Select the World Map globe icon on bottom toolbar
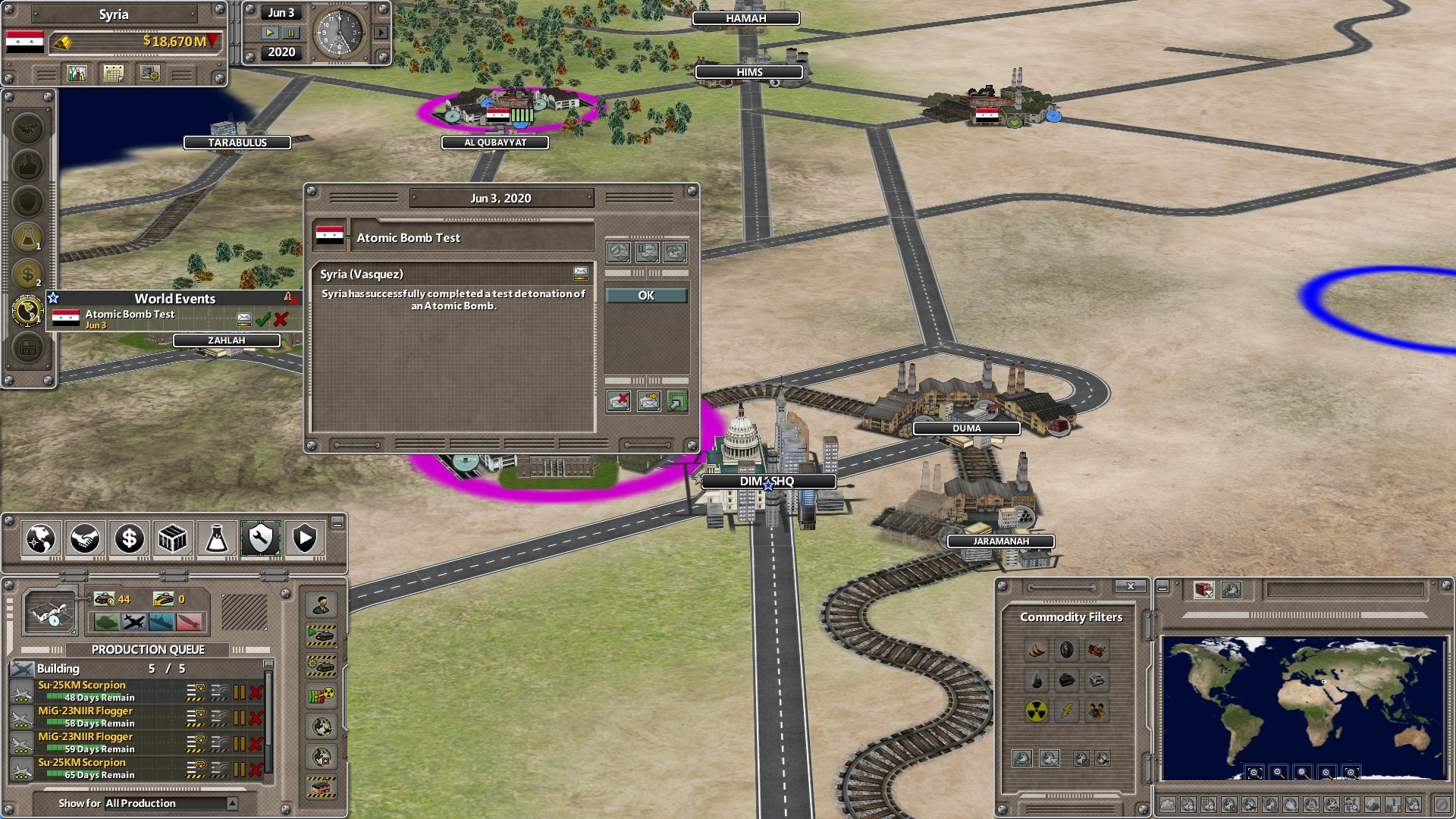 [43, 539]
